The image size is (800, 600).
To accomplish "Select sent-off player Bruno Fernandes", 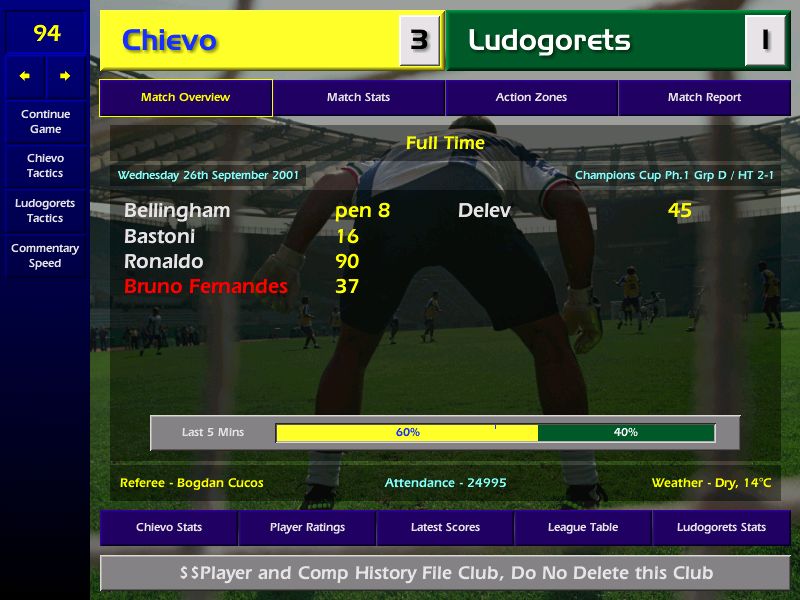I will [x=206, y=287].
